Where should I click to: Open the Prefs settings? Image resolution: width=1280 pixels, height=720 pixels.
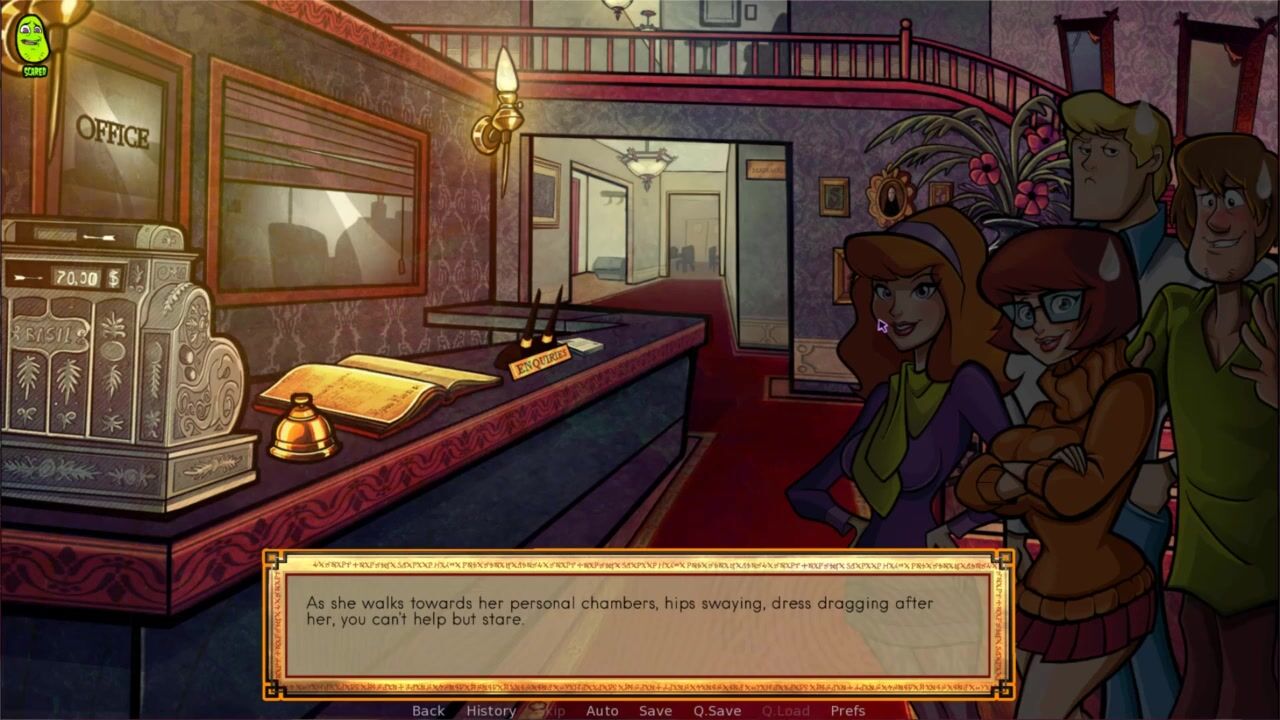point(848,711)
